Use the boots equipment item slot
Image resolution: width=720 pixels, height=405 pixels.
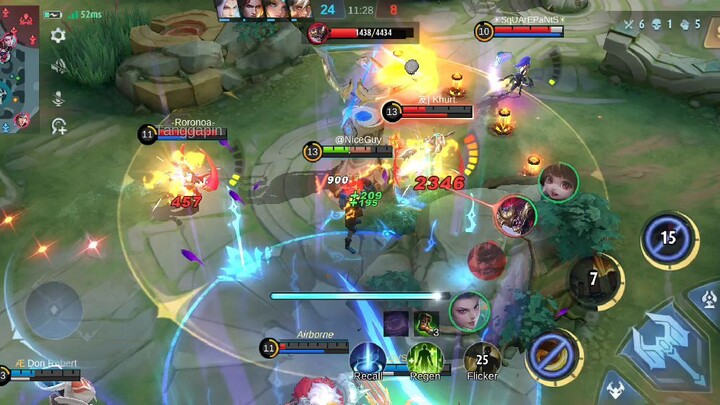tap(427, 323)
